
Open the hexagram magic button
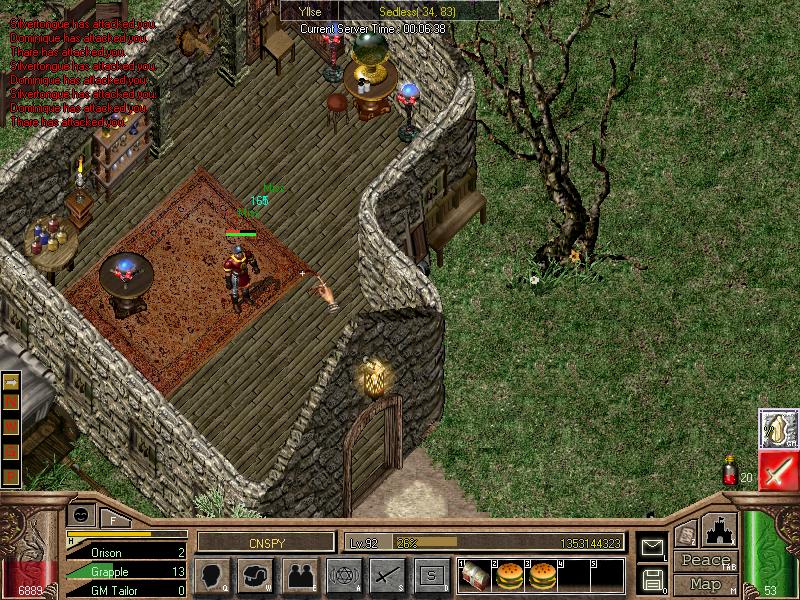(x=345, y=575)
